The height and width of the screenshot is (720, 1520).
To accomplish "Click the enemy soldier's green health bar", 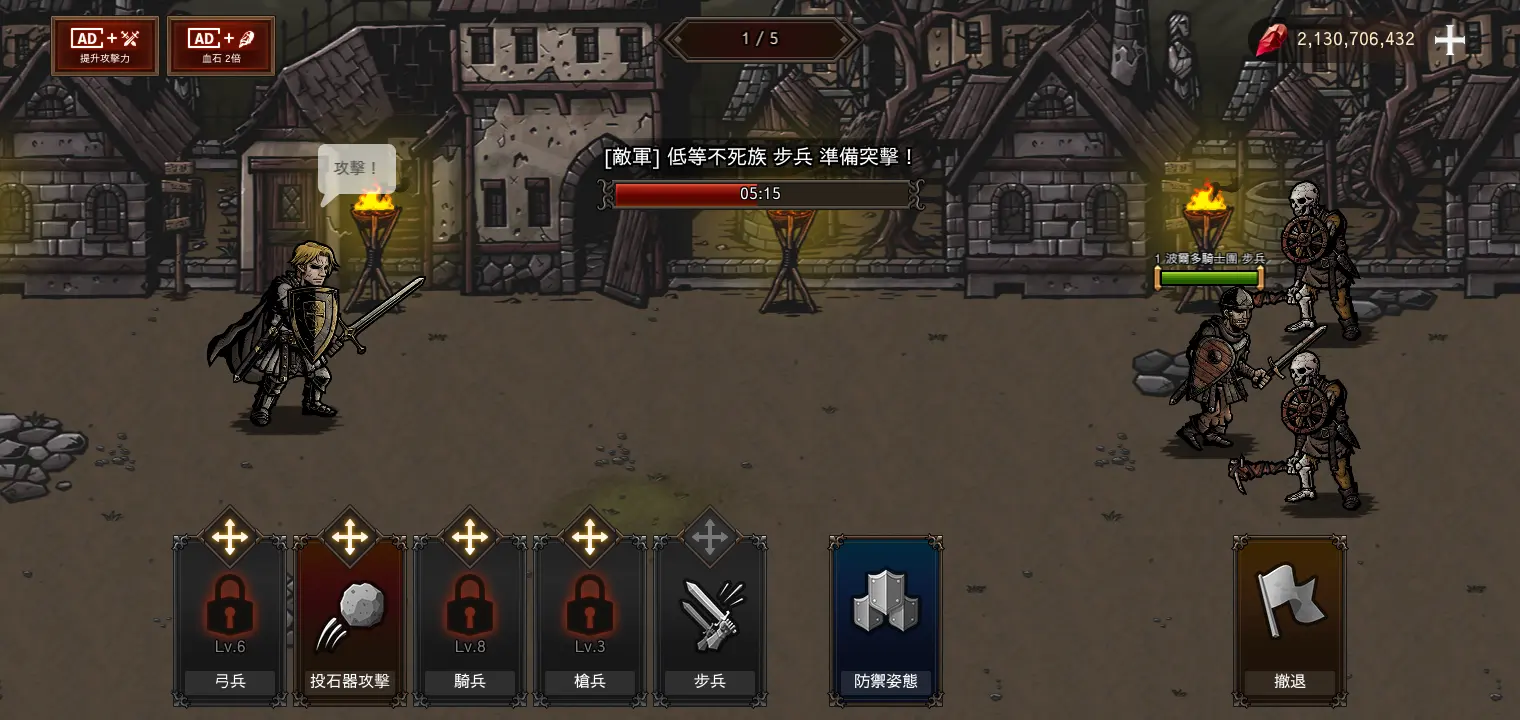I will [x=1208, y=277].
